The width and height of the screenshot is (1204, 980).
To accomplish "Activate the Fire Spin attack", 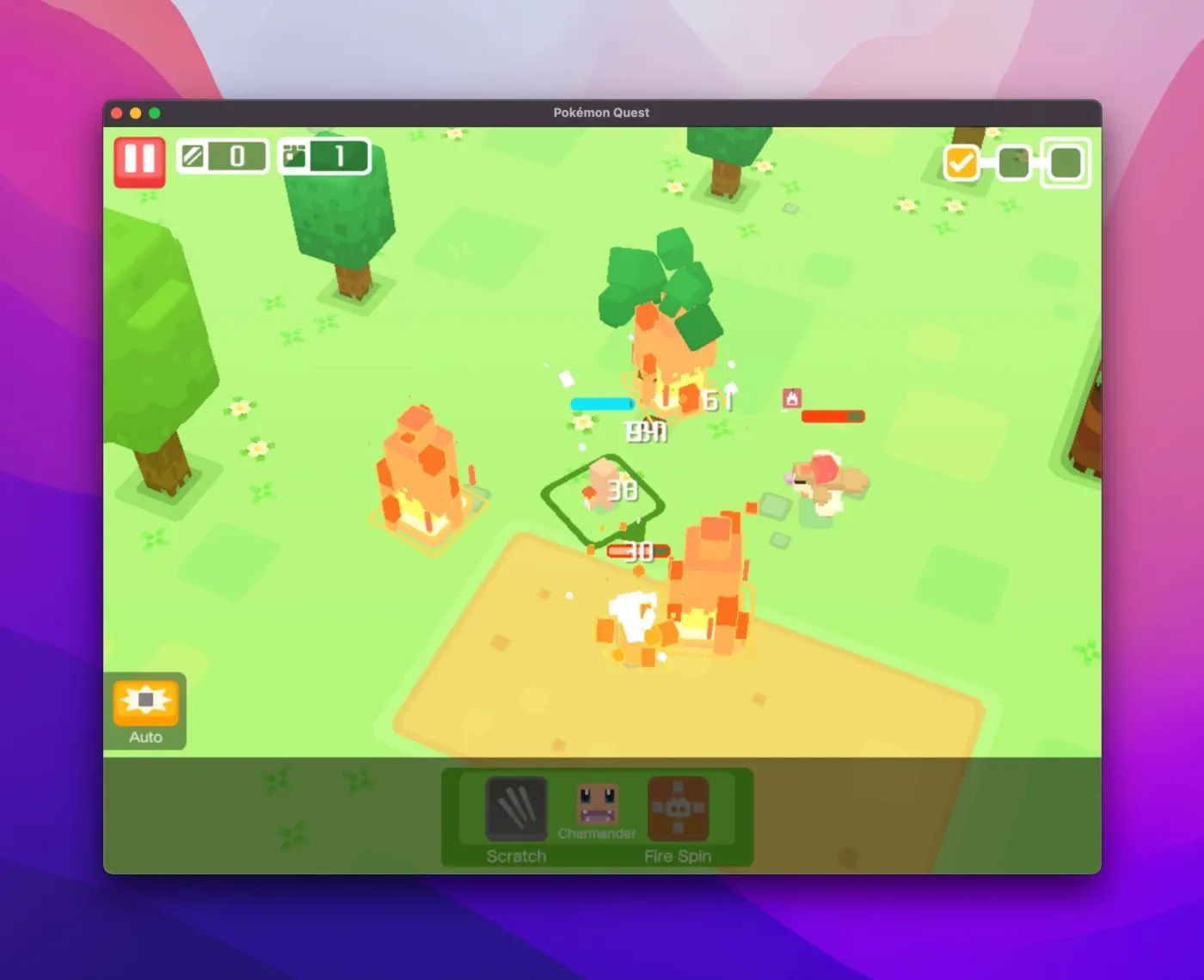I will pyautogui.click(x=678, y=809).
